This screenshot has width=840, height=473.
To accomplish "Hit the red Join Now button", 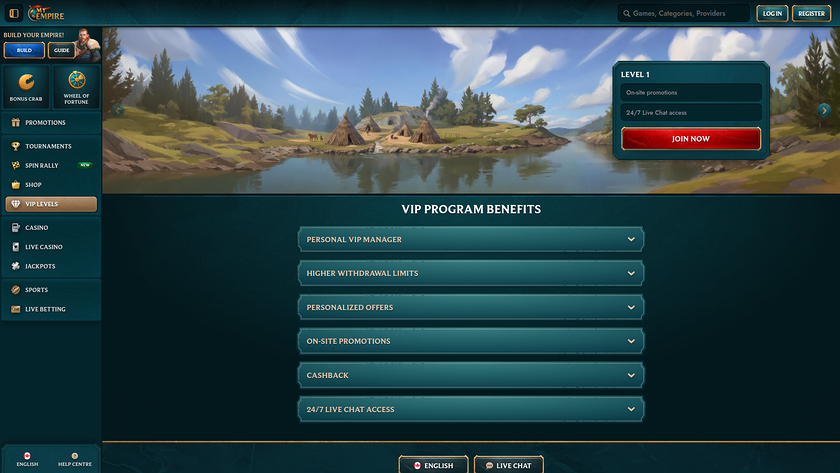I will 691,139.
